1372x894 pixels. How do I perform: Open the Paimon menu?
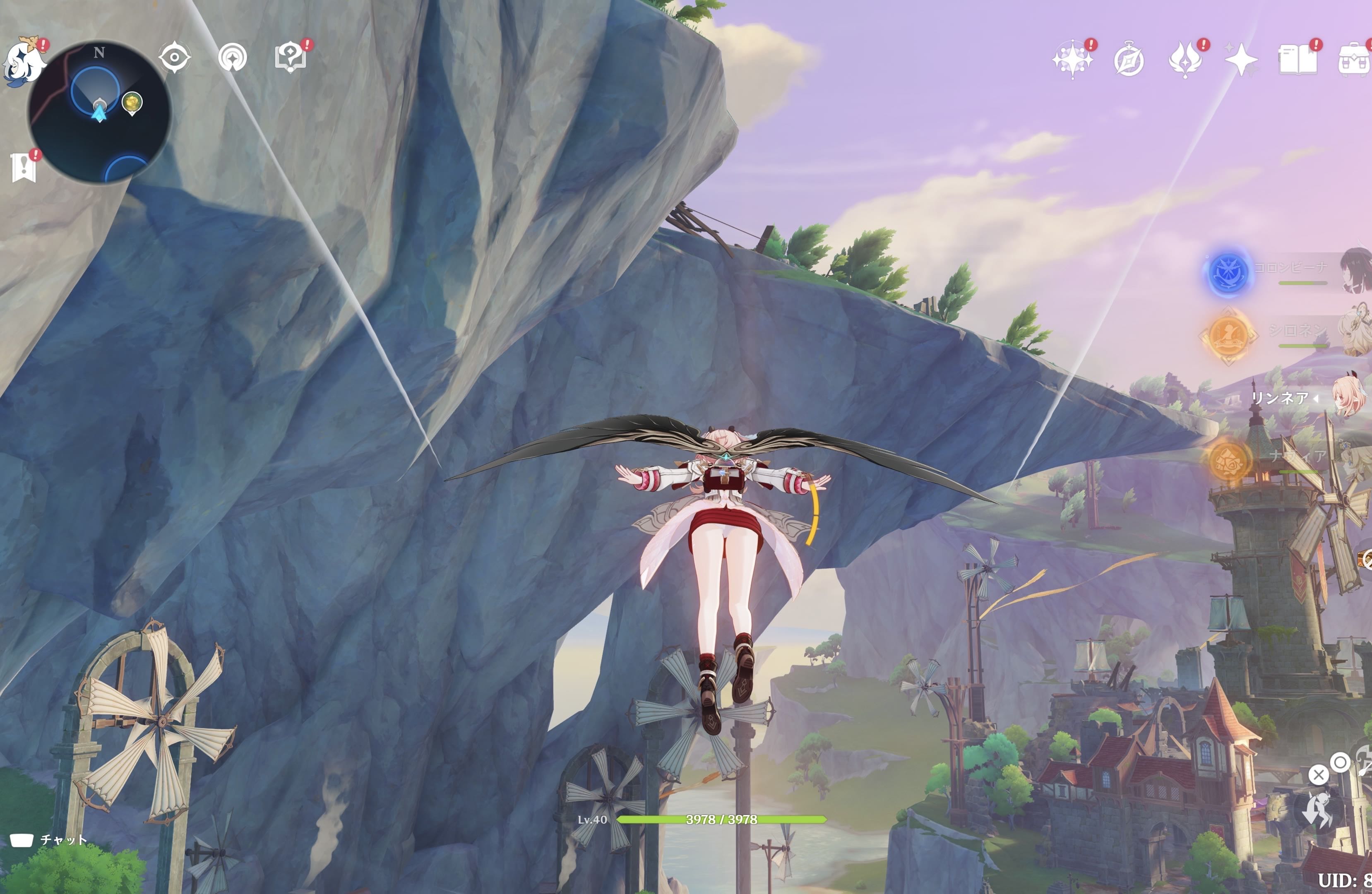(24, 62)
